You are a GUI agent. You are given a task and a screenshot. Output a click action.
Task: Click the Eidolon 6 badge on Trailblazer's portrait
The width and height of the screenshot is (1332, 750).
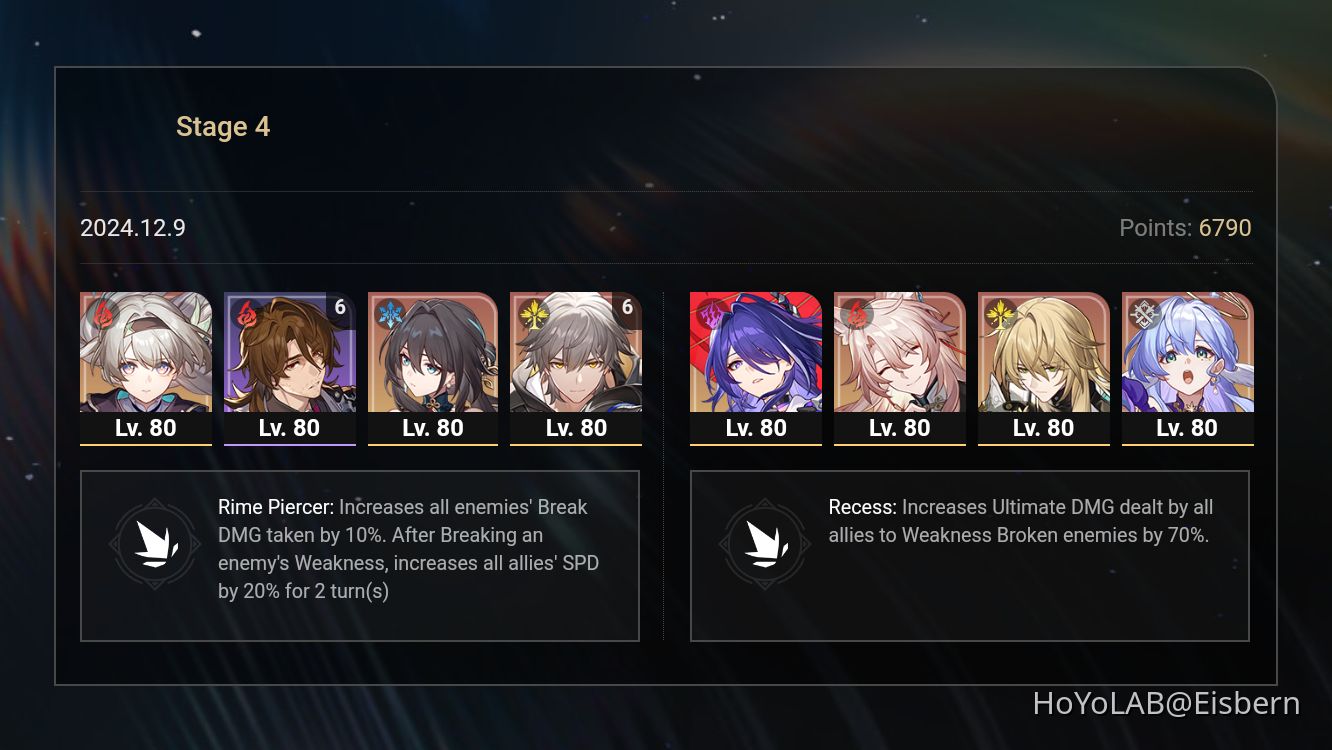(626, 308)
